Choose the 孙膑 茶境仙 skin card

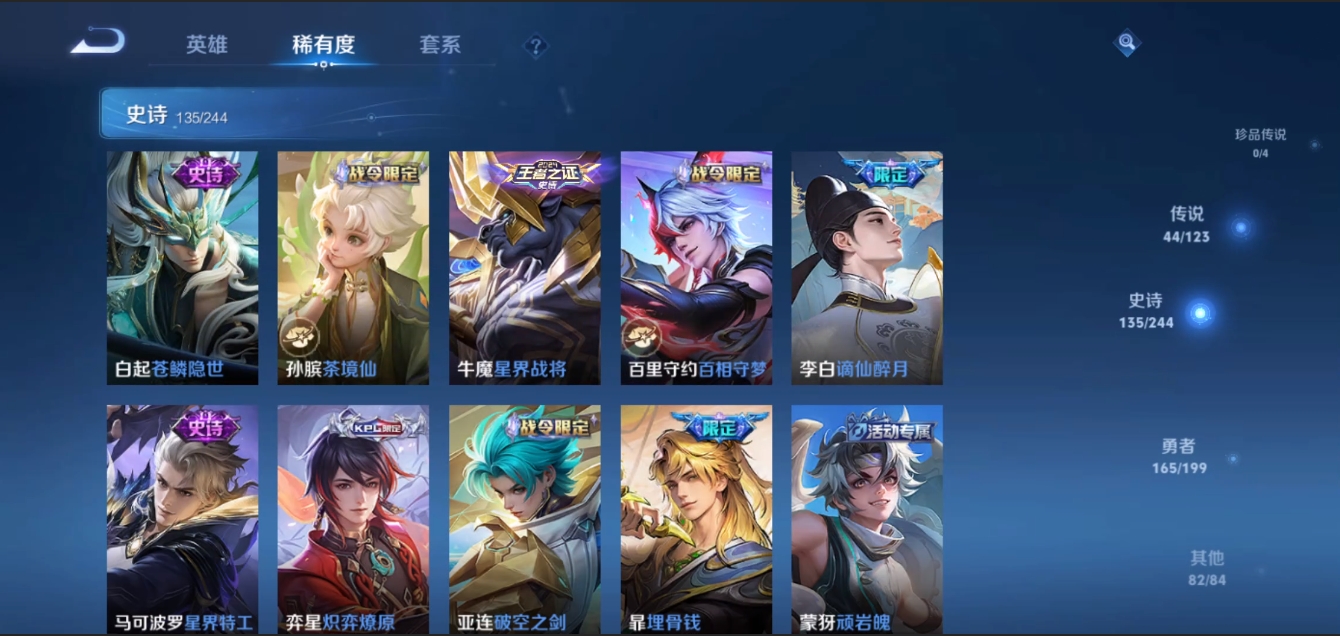tap(353, 268)
